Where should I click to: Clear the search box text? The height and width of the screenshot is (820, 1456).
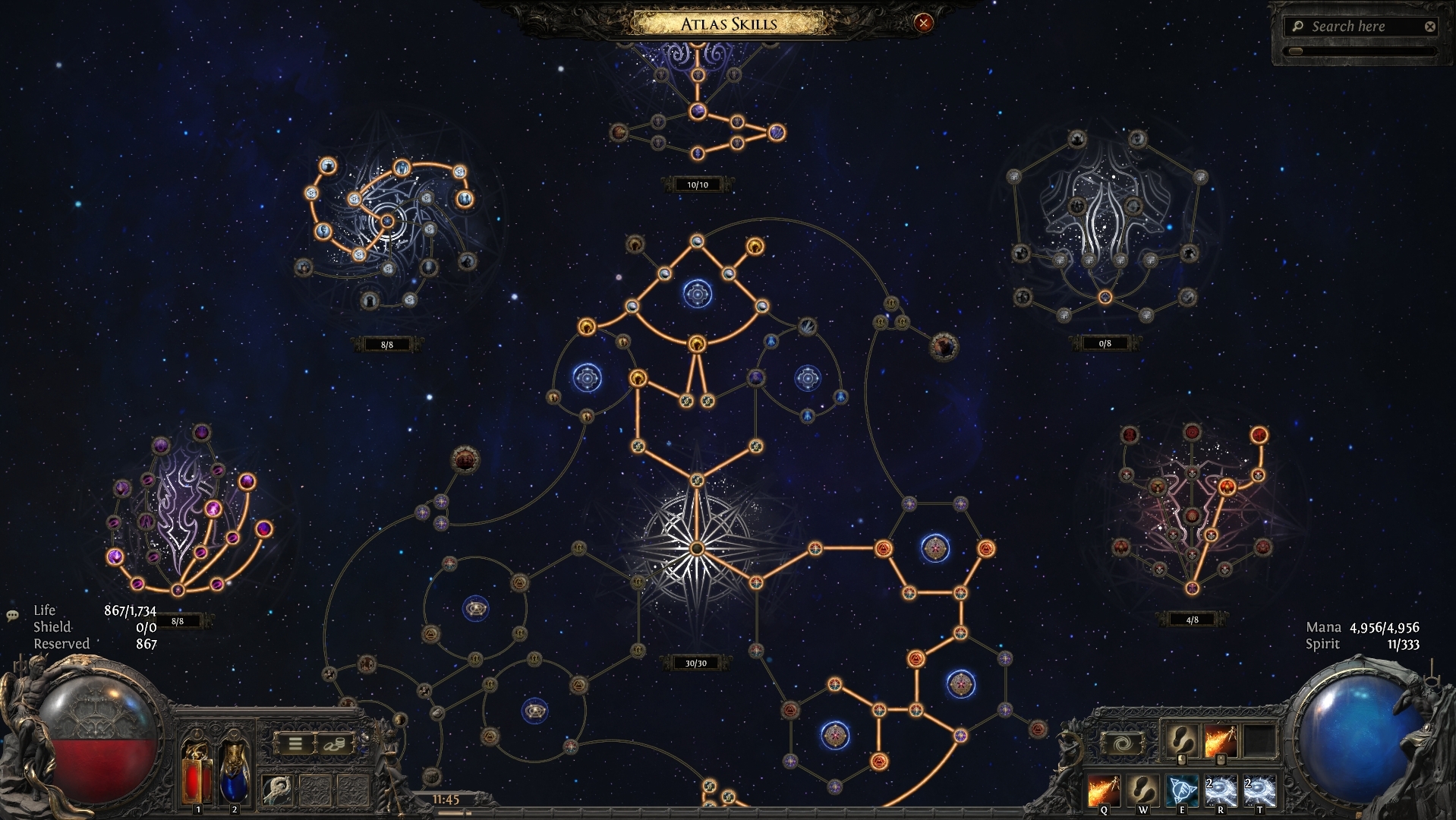point(1430,27)
